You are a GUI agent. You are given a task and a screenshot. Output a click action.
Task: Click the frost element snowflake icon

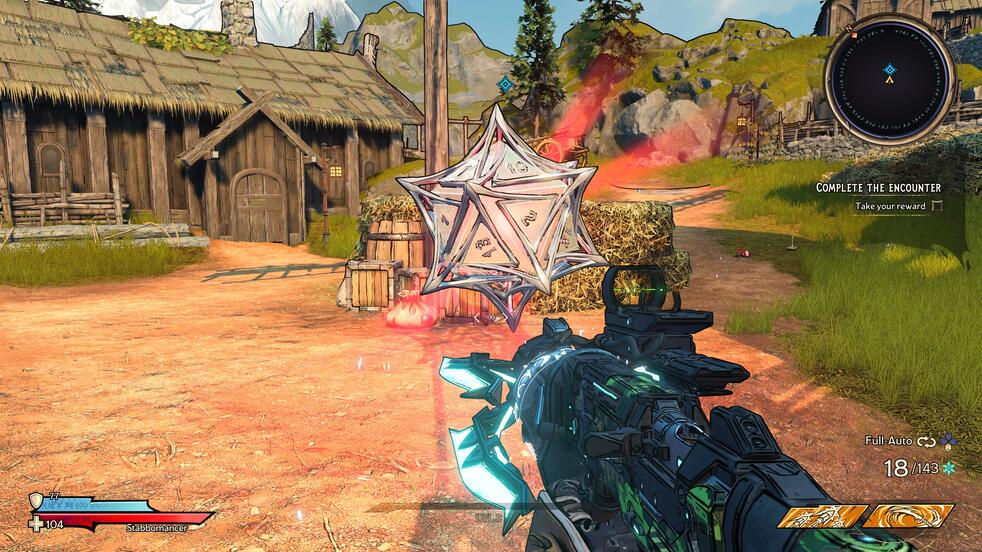tap(948, 467)
